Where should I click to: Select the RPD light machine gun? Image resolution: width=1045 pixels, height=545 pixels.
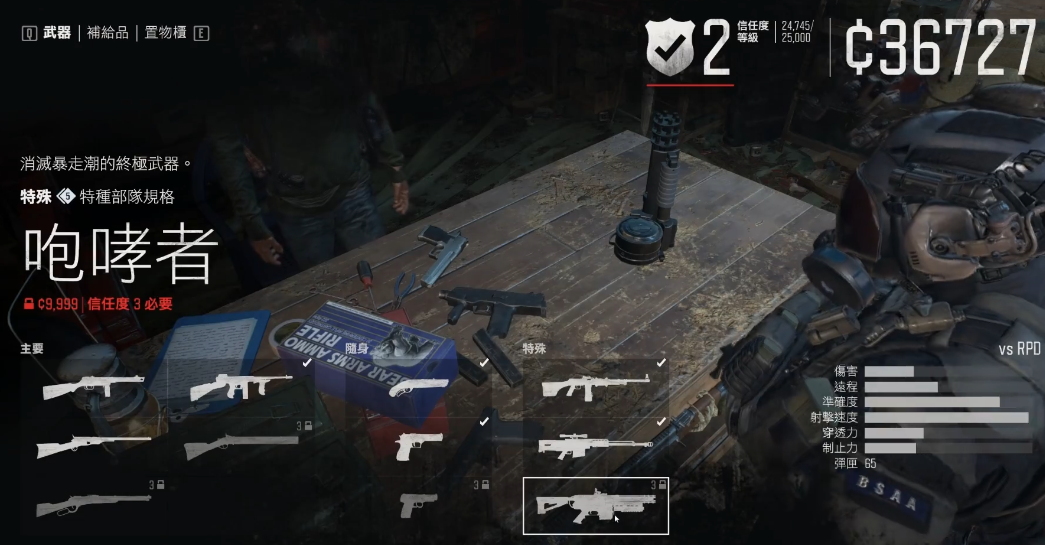coord(594,387)
